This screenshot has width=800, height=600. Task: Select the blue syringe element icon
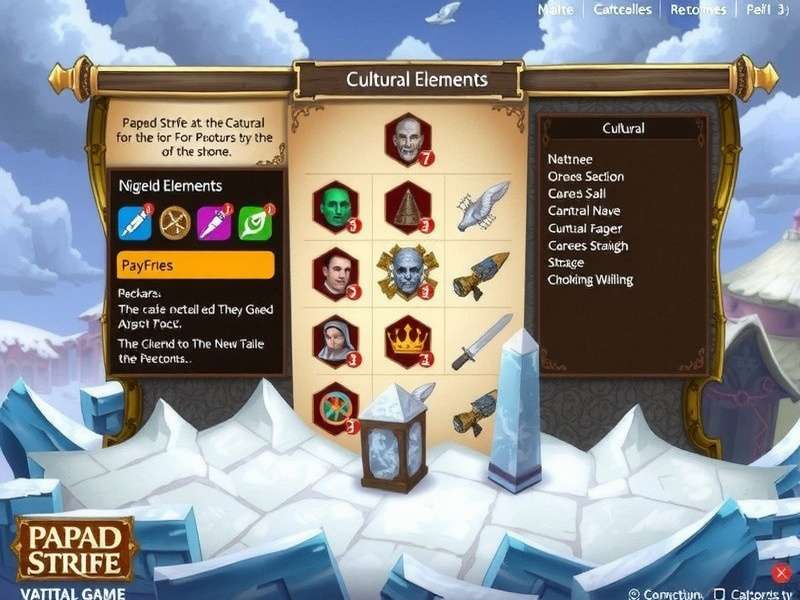click(x=135, y=223)
